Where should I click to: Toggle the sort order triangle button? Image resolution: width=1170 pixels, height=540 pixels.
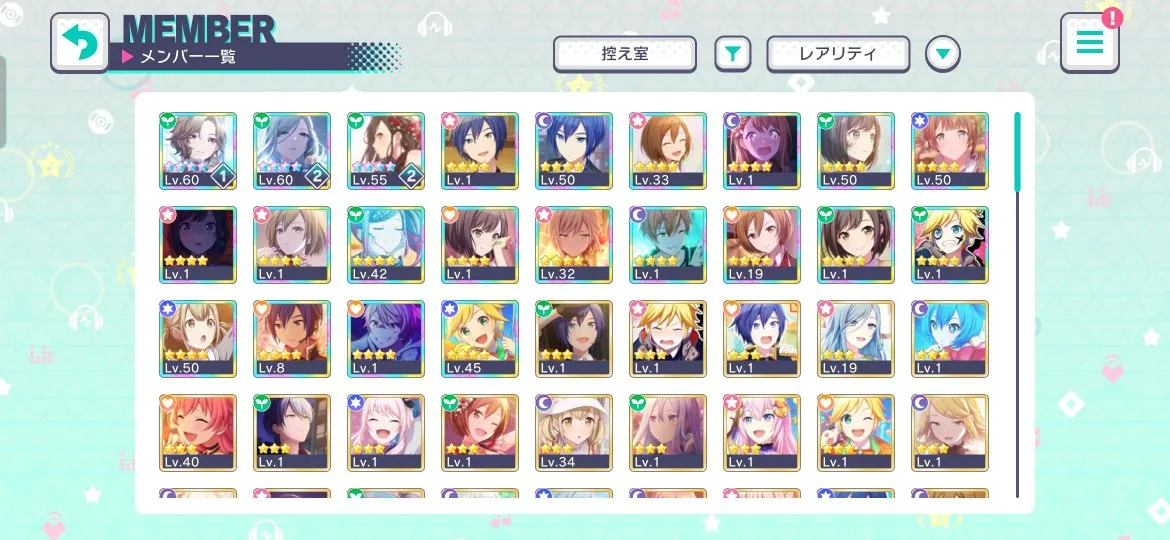point(942,54)
